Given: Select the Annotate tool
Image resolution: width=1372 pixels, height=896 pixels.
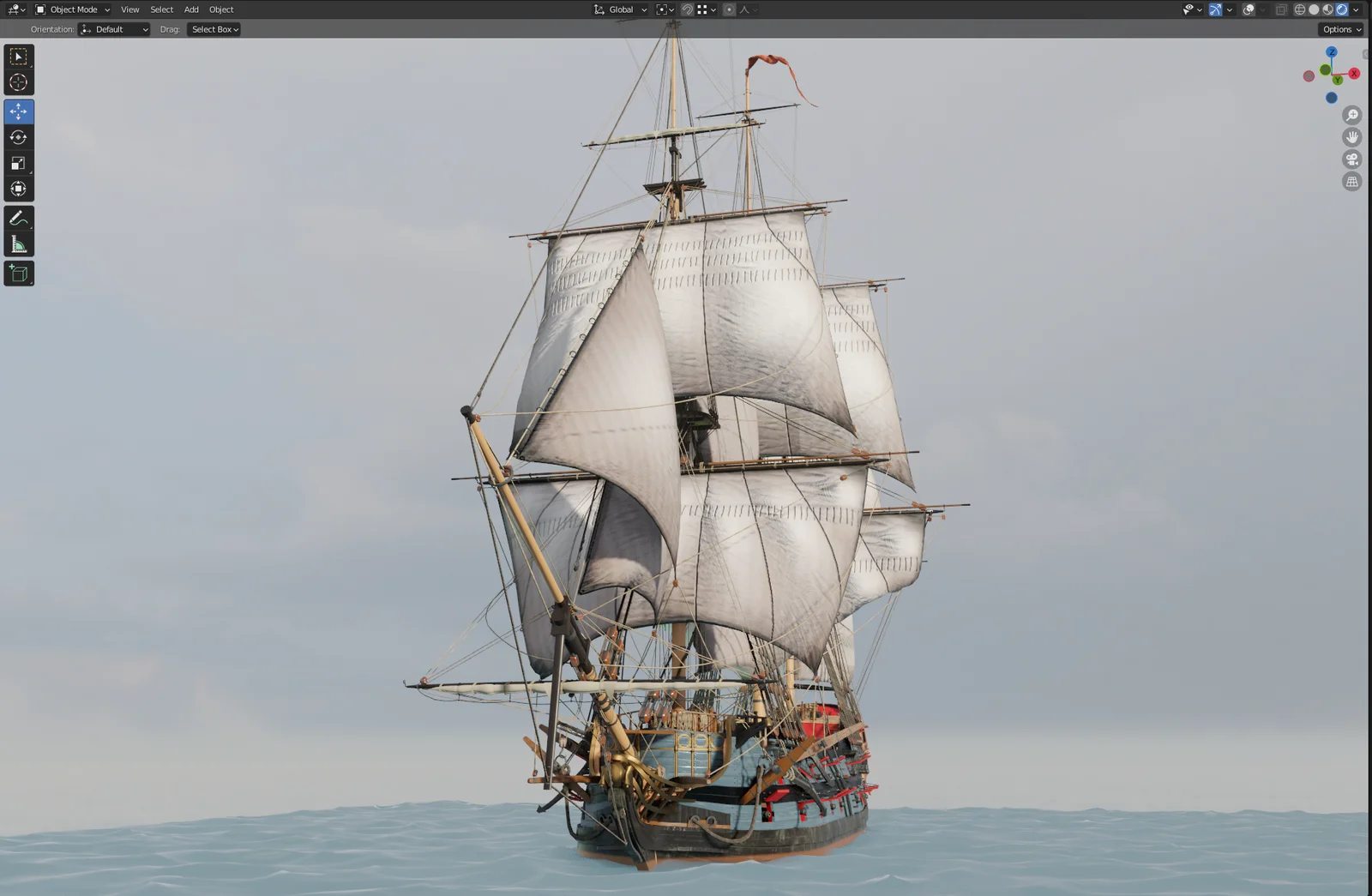Looking at the screenshot, I should 18,217.
